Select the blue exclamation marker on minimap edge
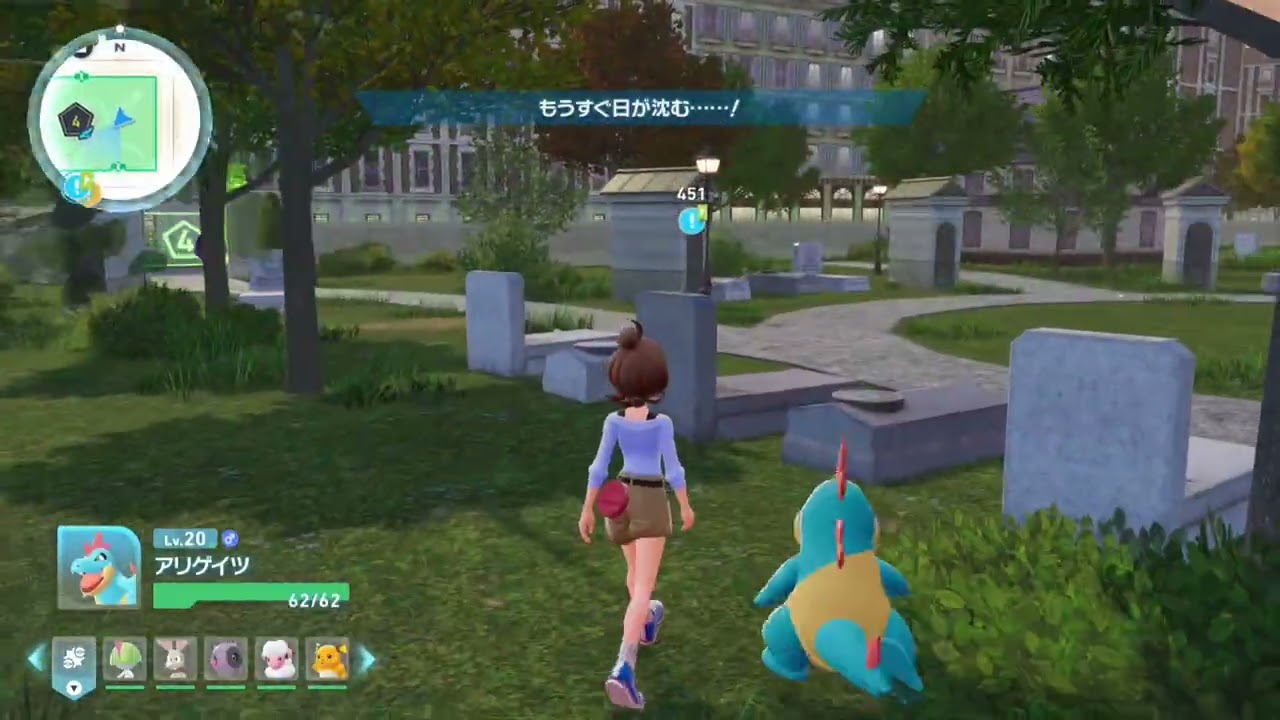The height and width of the screenshot is (720, 1280). 77,186
